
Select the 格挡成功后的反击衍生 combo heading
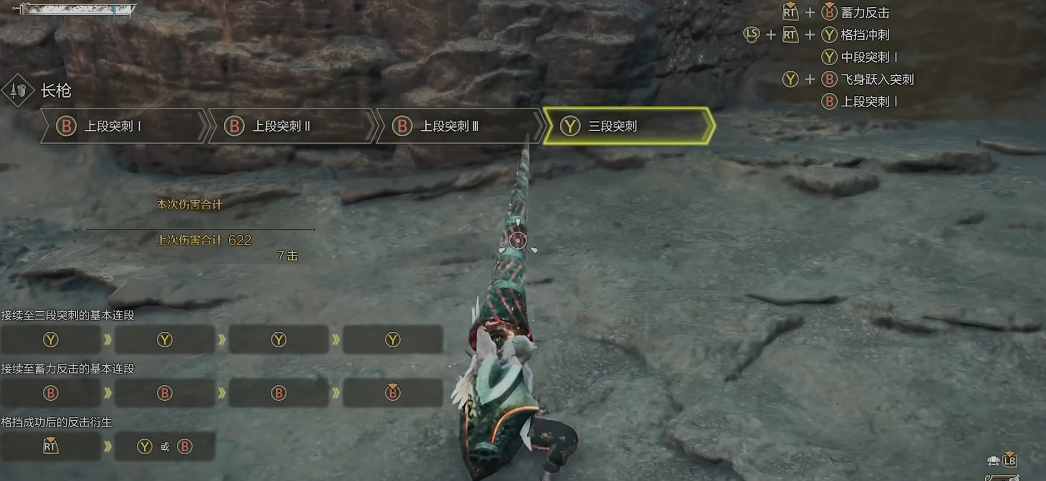[x=57, y=422]
